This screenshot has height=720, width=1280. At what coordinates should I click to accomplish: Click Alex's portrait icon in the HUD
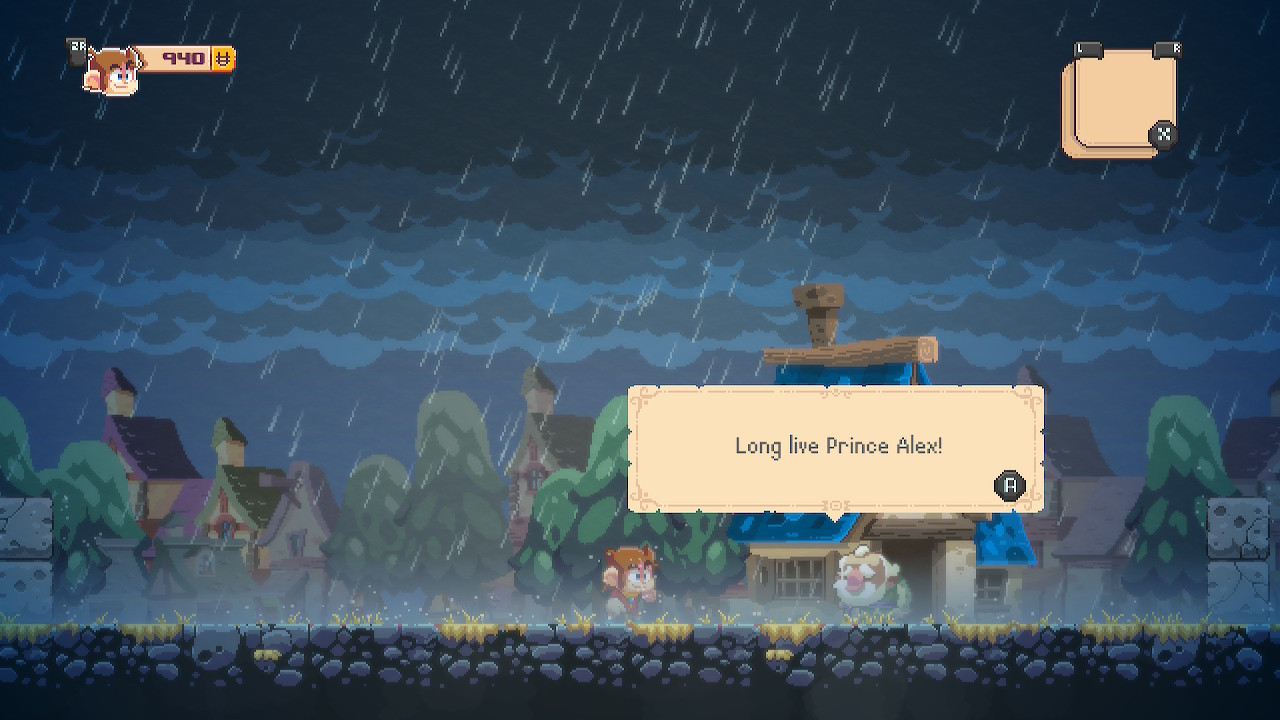click(x=110, y=70)
